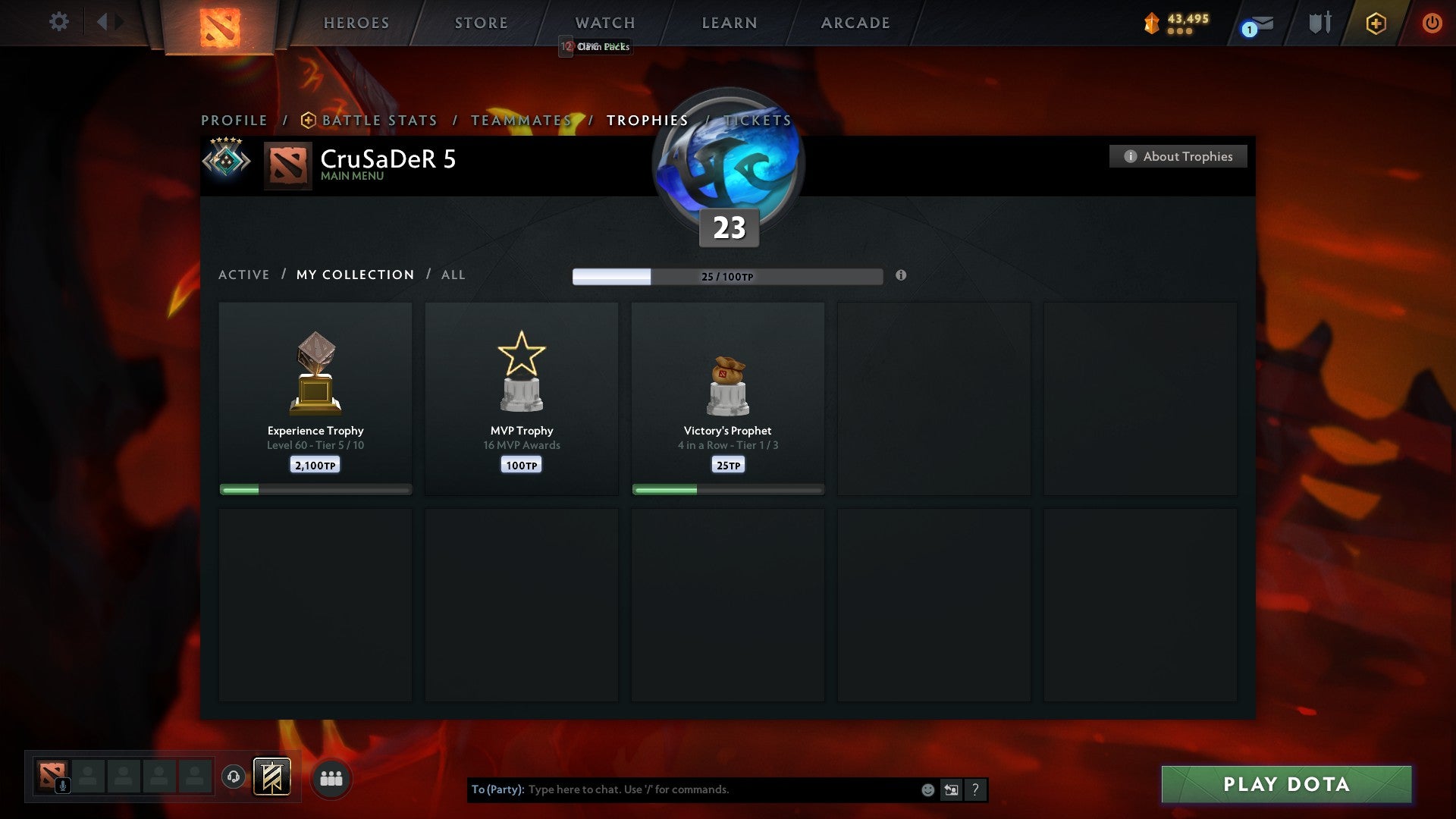Open the friends list icon near party panel

330,777
